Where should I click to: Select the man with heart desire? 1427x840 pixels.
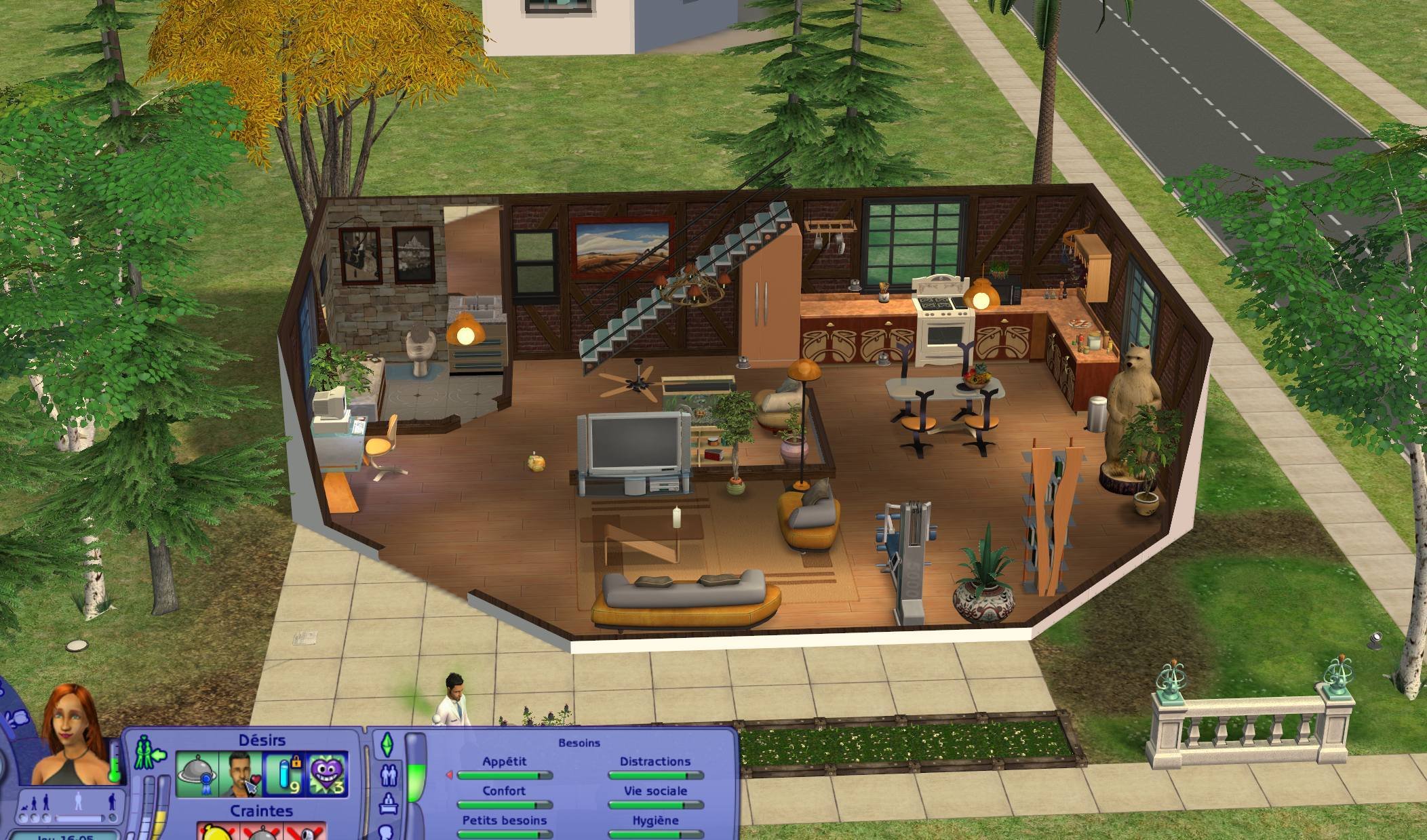(x=240, y=774)
